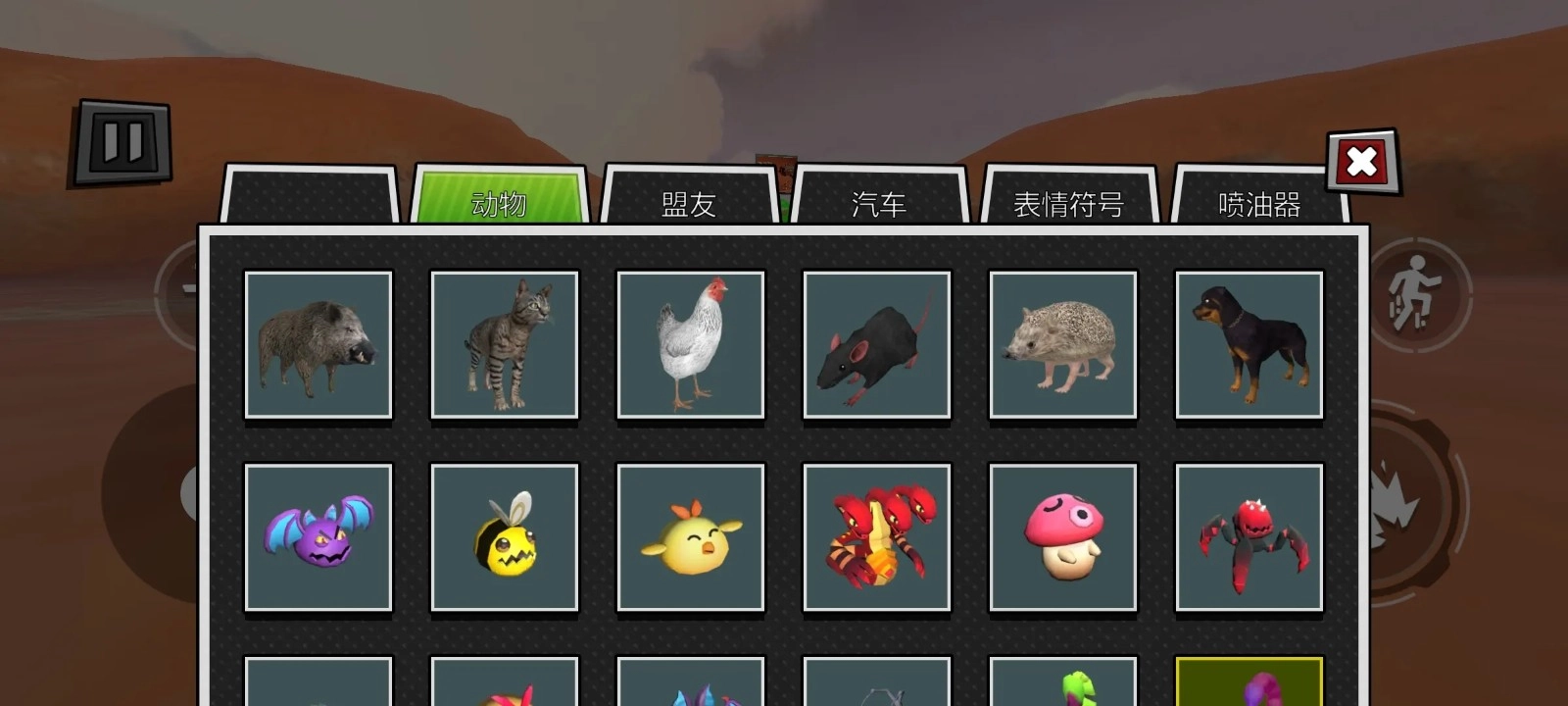The image size is (1568, 706).
Task: Choose the hedgehog animal
Action: point(1062,345)
